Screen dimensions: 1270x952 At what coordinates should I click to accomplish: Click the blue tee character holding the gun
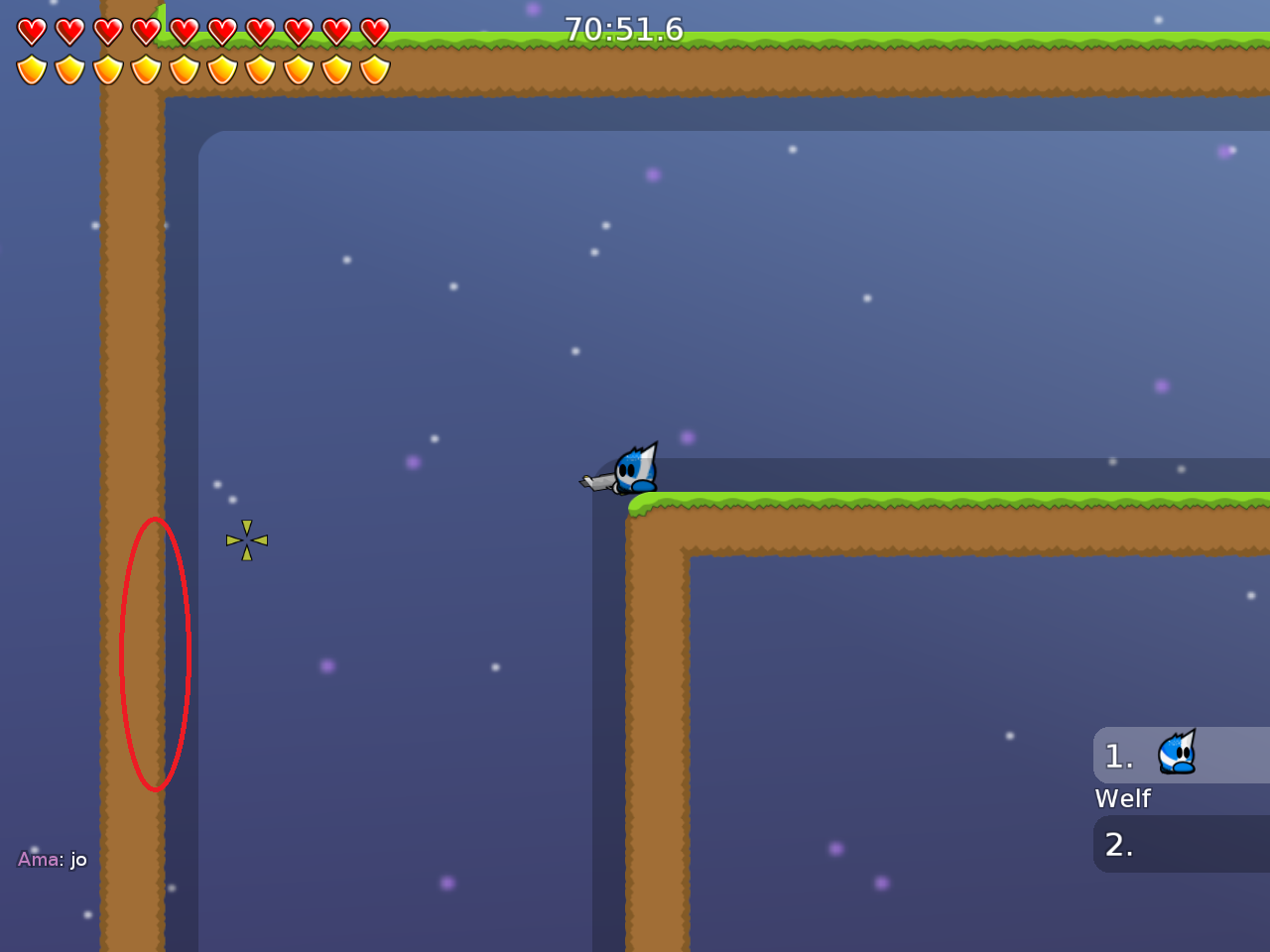[x=633, y=468]
